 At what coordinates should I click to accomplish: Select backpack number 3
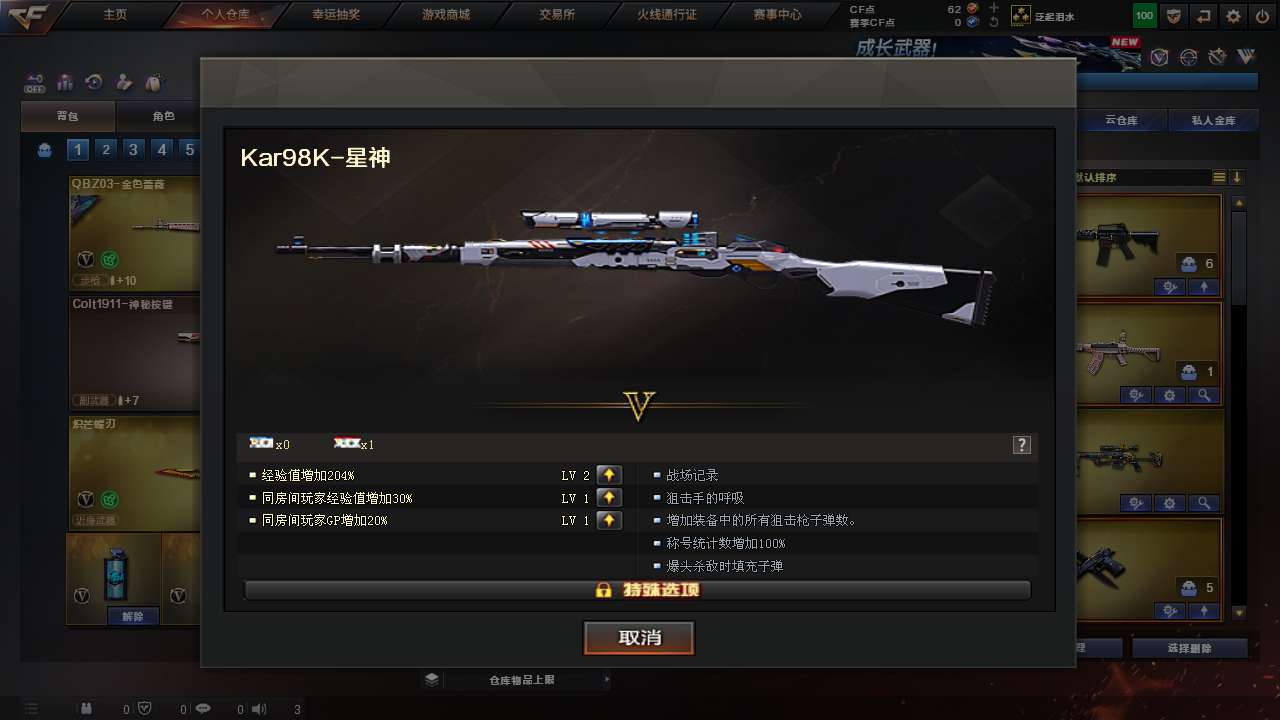[x=133, y=150]
